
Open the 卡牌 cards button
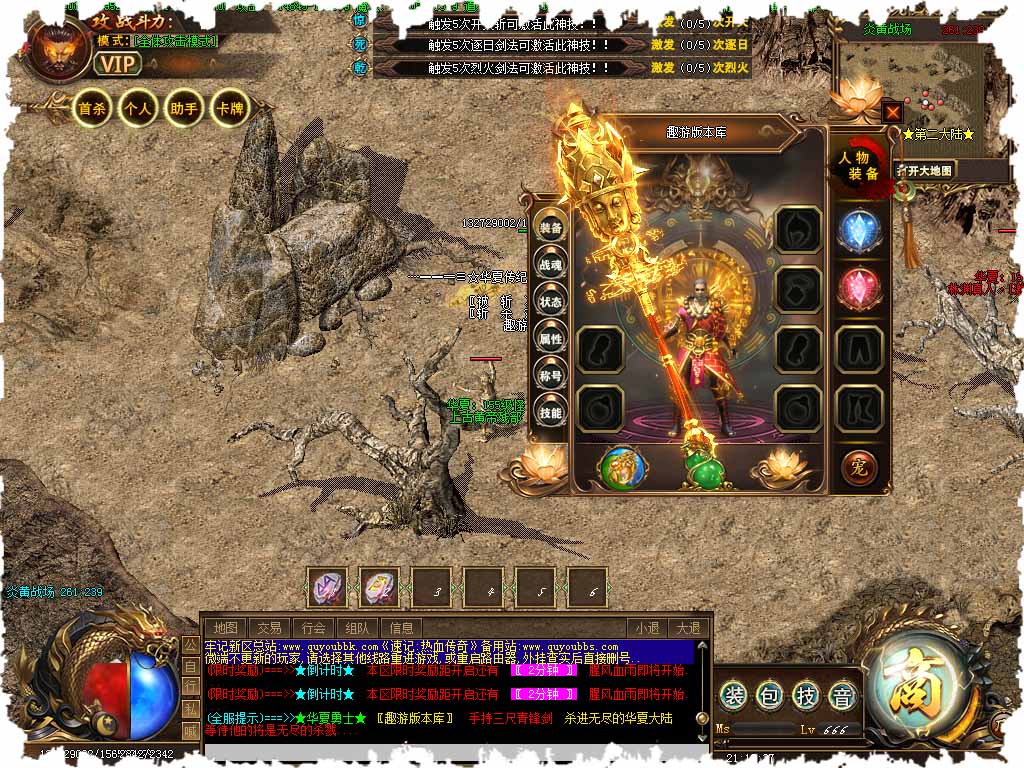coord(229,109)
